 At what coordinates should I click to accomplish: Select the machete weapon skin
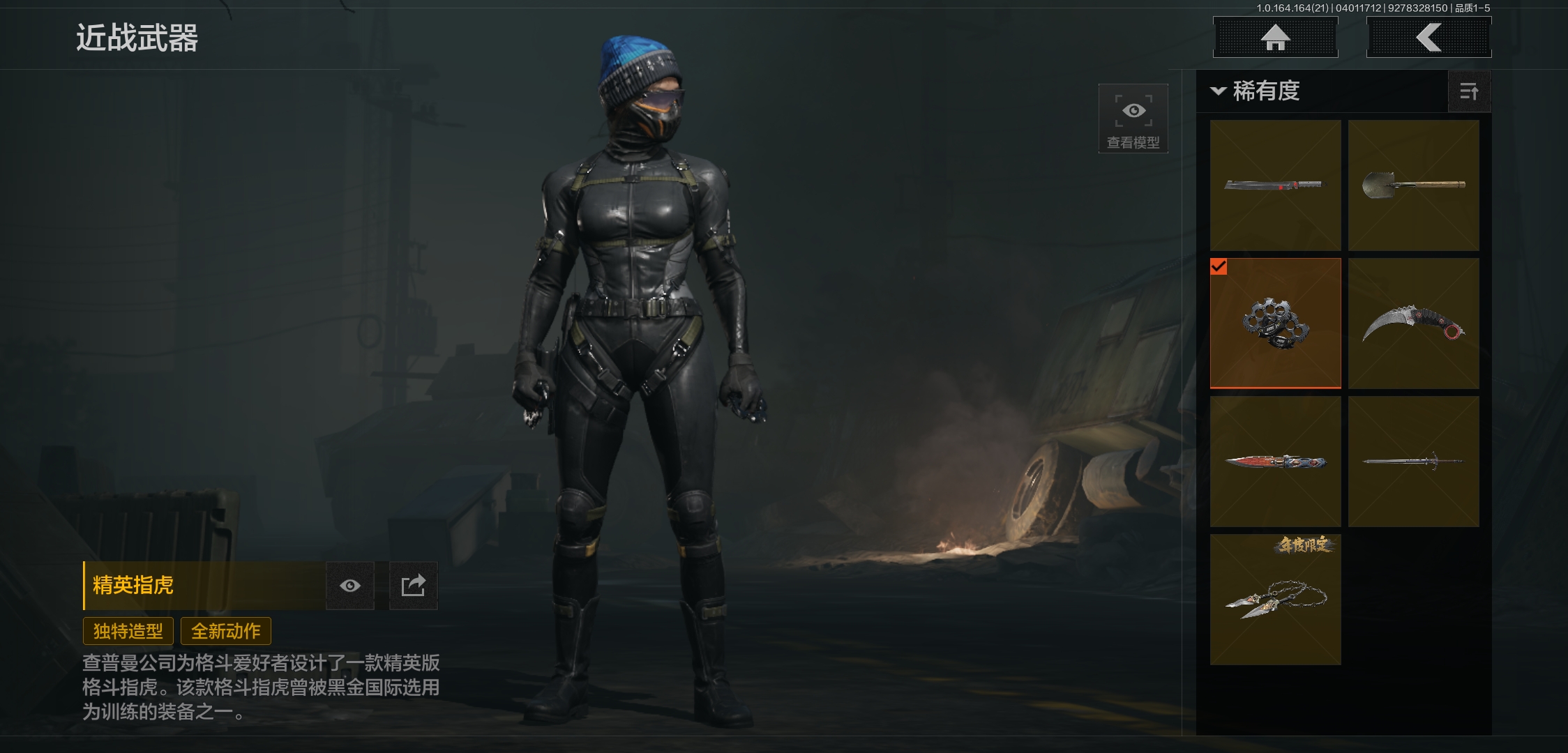click(x=1275, y=185)
